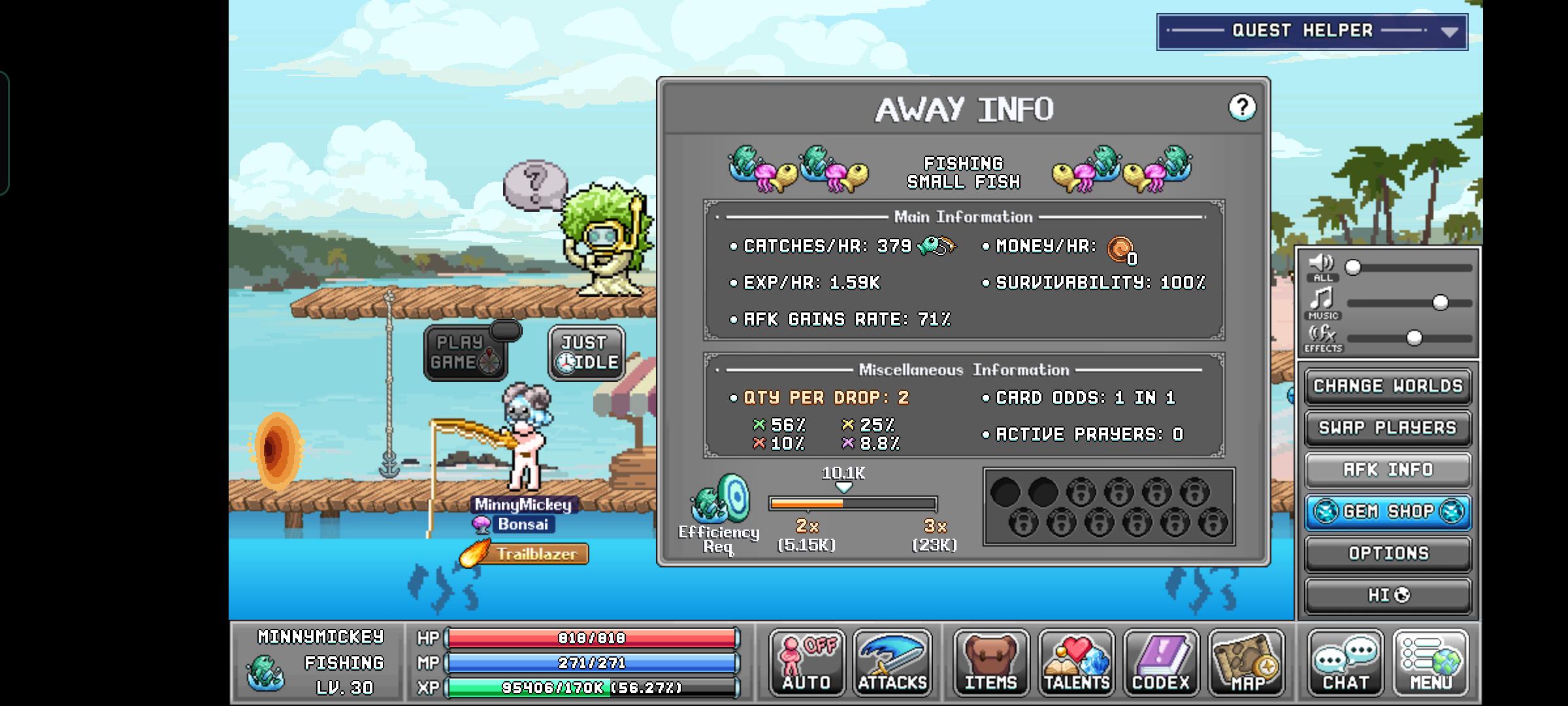
Task: Click the Change Worlds button
Action: point(1388,386)
